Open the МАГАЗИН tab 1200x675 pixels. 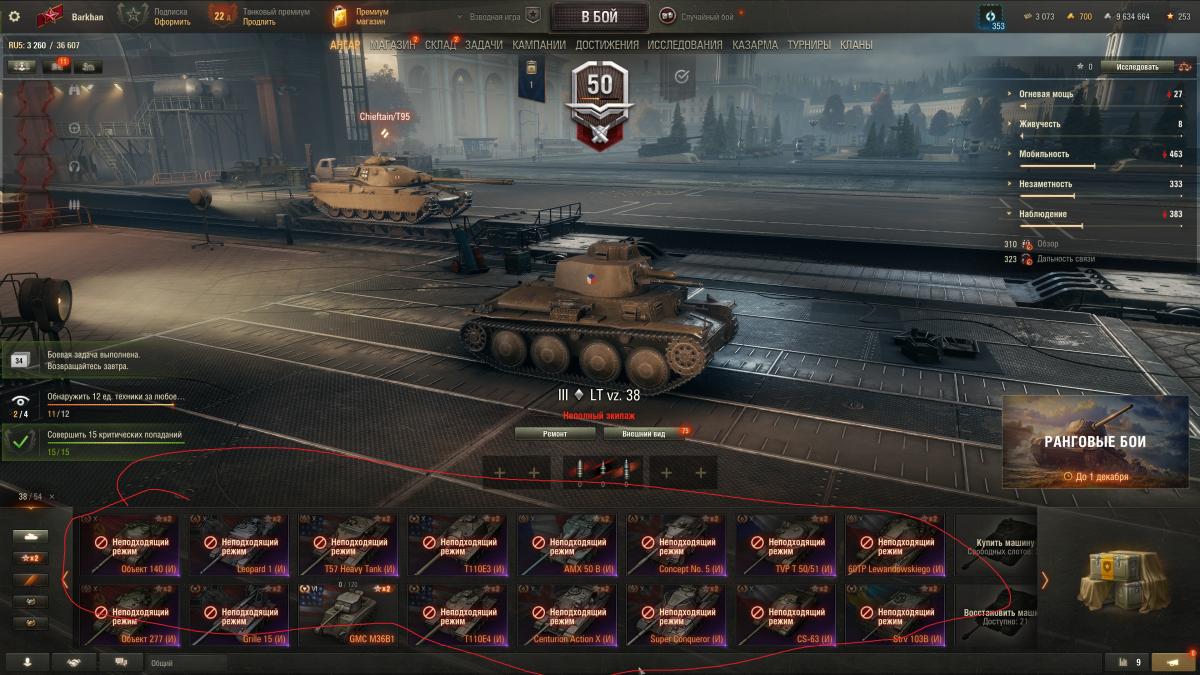(393, 45)
